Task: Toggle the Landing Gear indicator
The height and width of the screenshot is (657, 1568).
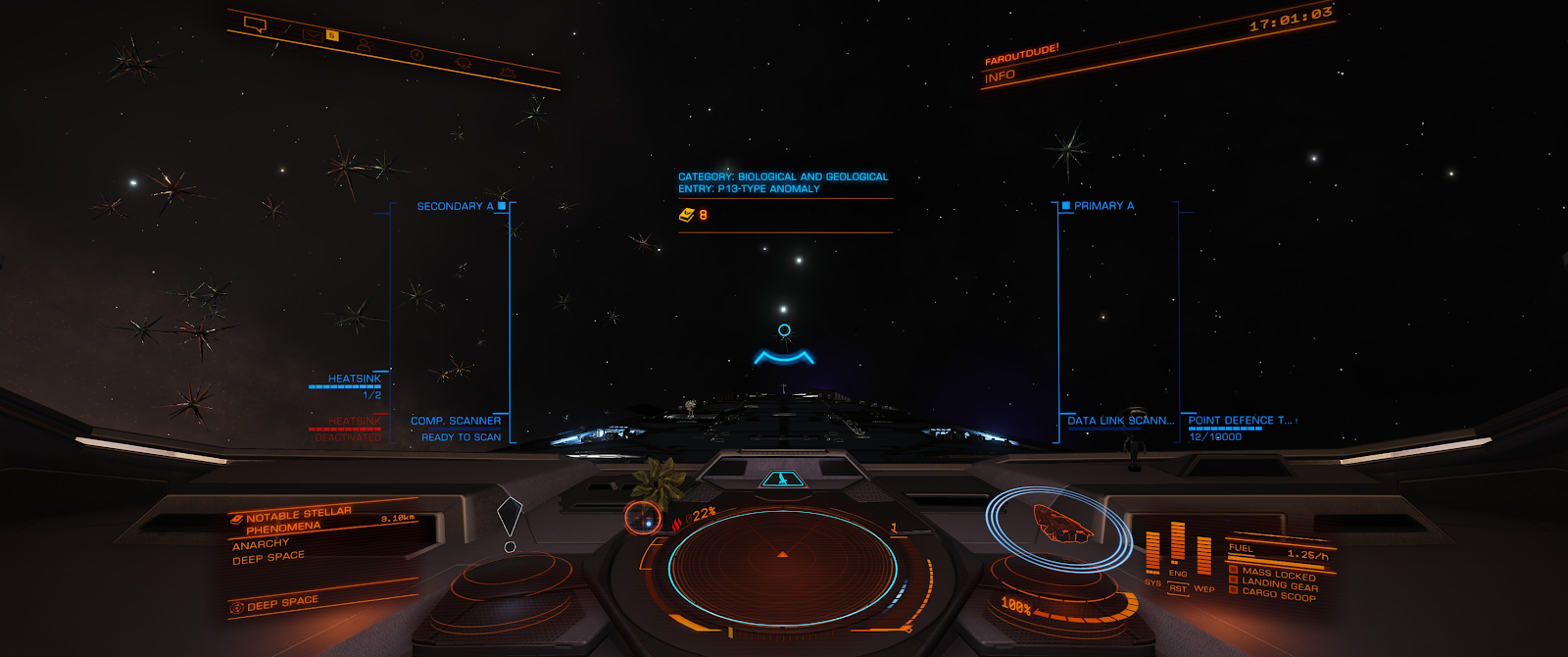Action: pyautogui.click(x=1279, y=585)
